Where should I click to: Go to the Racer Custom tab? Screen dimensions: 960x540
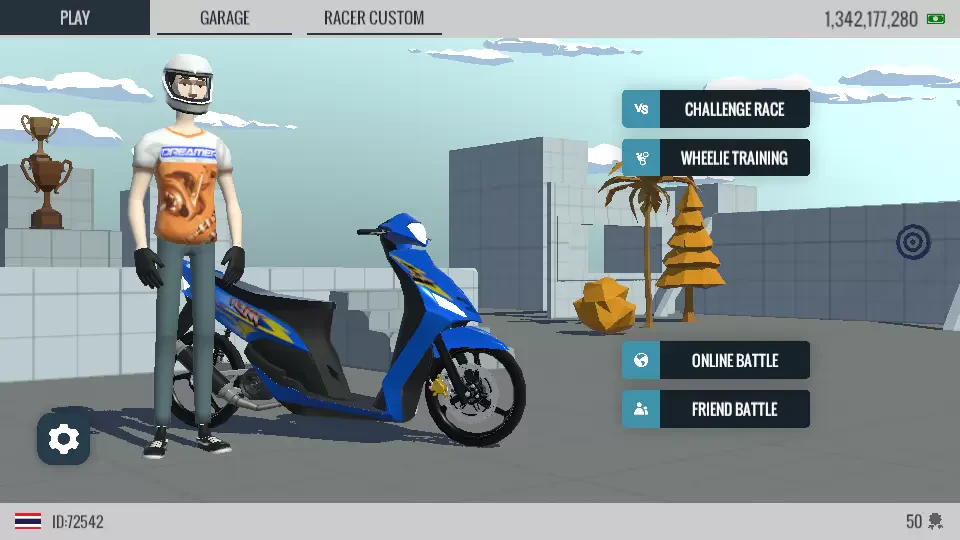click(374, 18)
